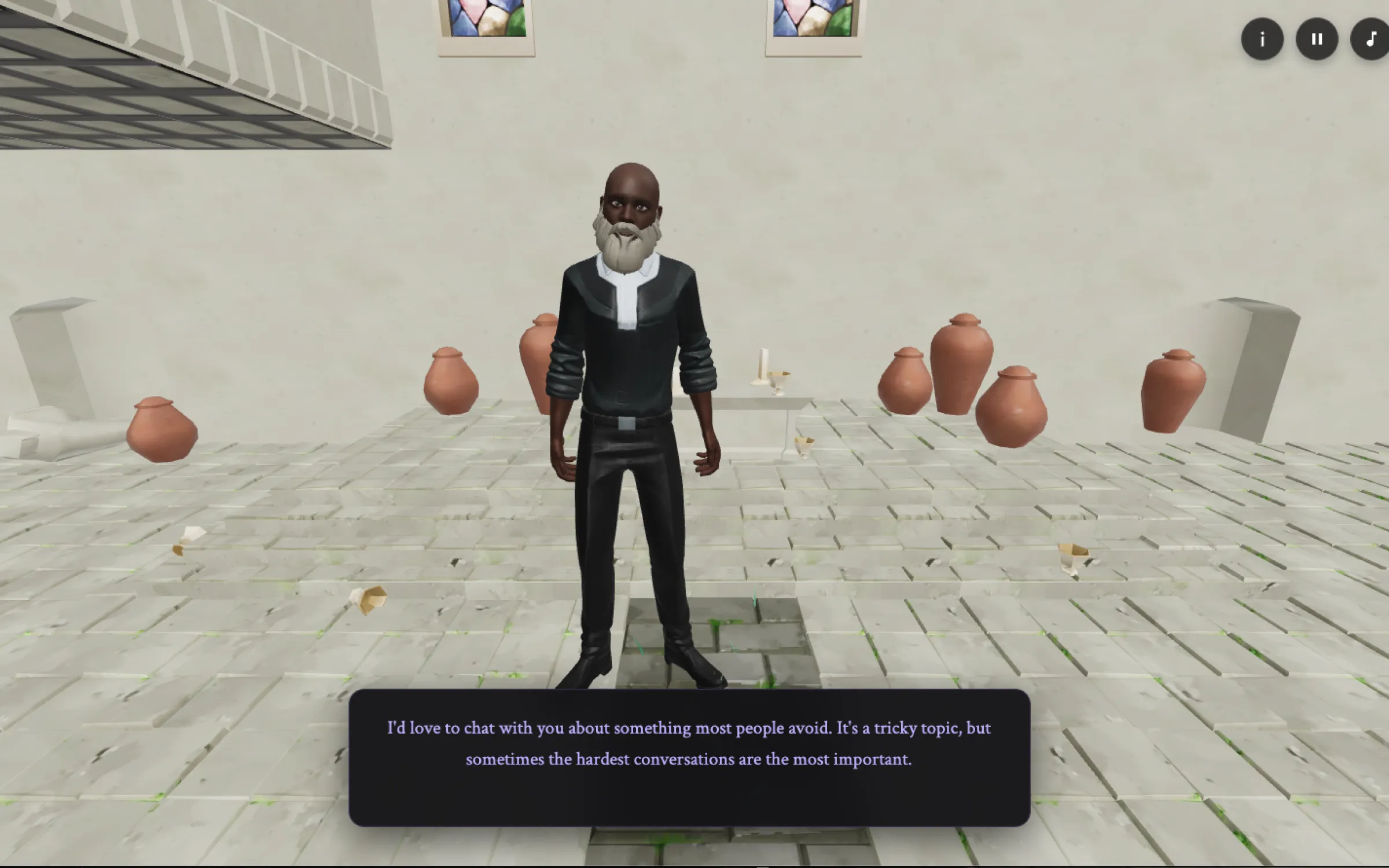Toggle the music note button
1389x868 pixels.
[1370, 39]
